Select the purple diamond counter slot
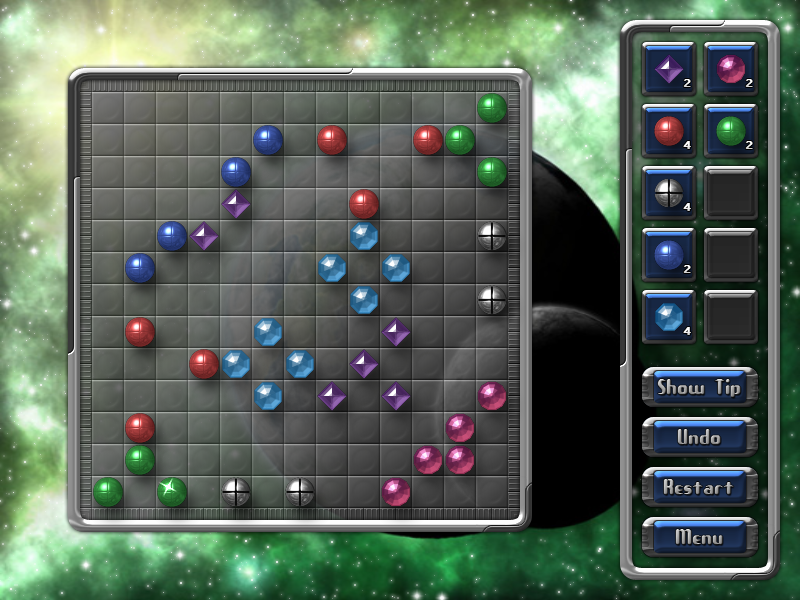 pyautogui.click(x=668, y=68)
